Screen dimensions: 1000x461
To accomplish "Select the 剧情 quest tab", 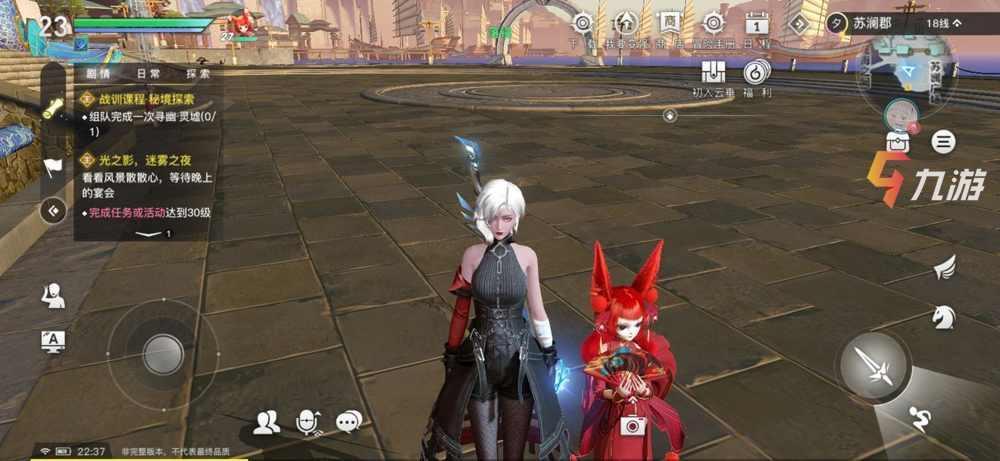I will pos(100,74).
